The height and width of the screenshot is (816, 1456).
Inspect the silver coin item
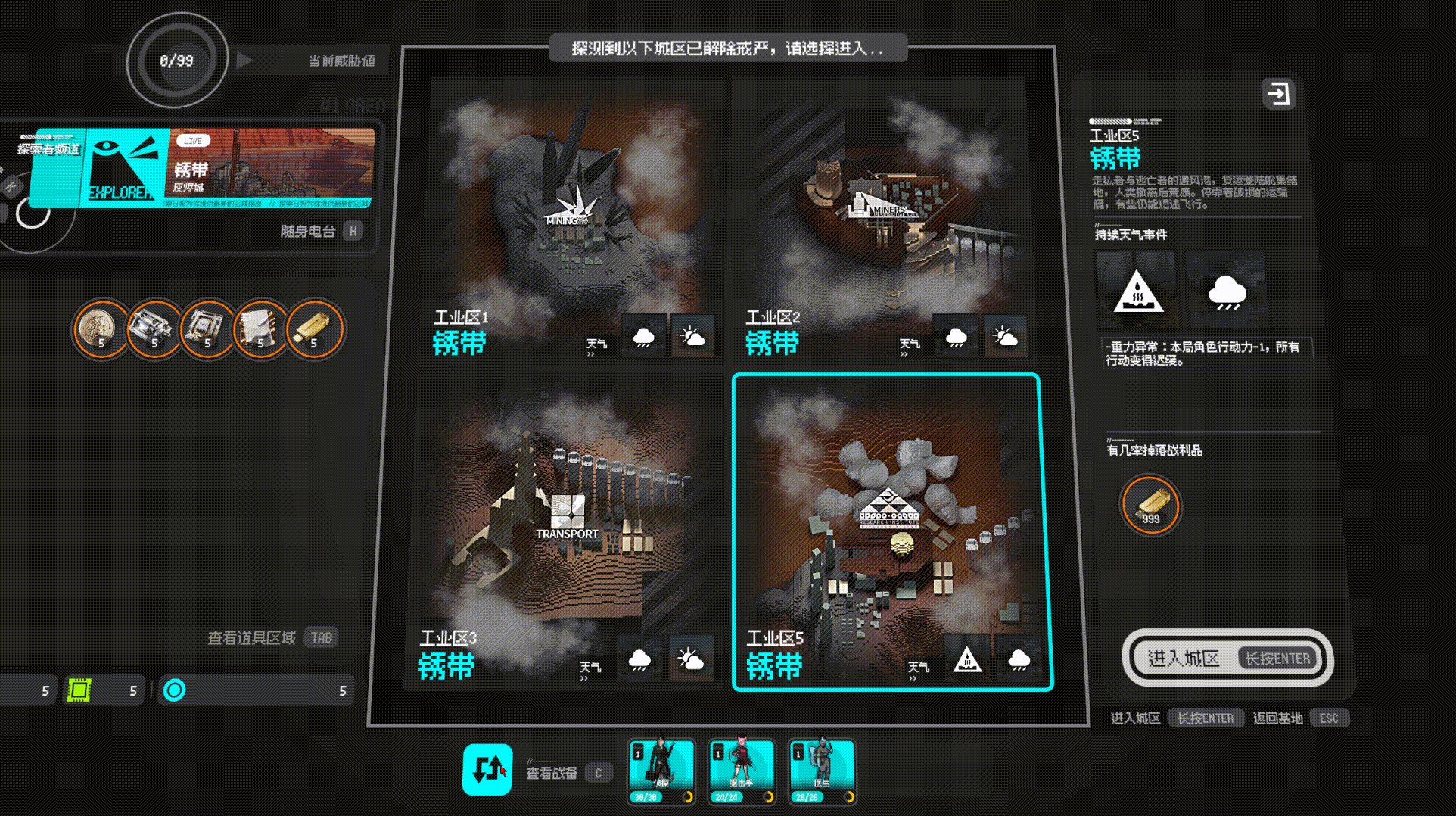click(x=101, y=329)
